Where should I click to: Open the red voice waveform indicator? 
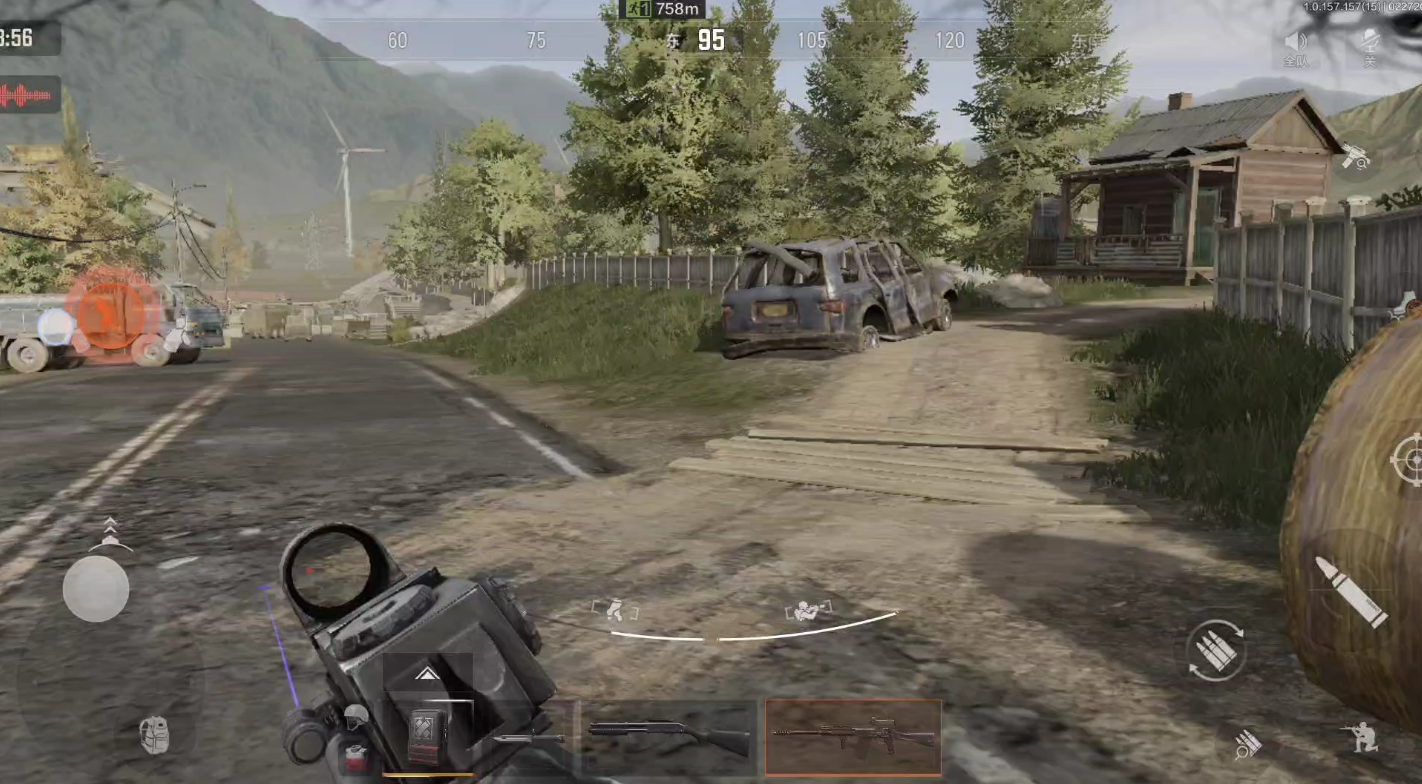click(27, 96)
